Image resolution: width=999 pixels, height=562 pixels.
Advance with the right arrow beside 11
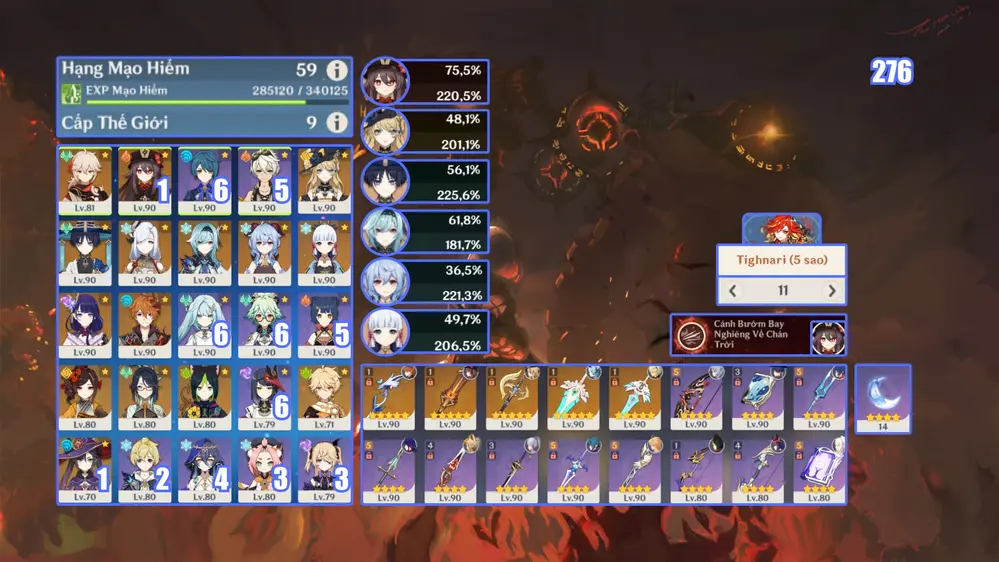click(831, 291)
